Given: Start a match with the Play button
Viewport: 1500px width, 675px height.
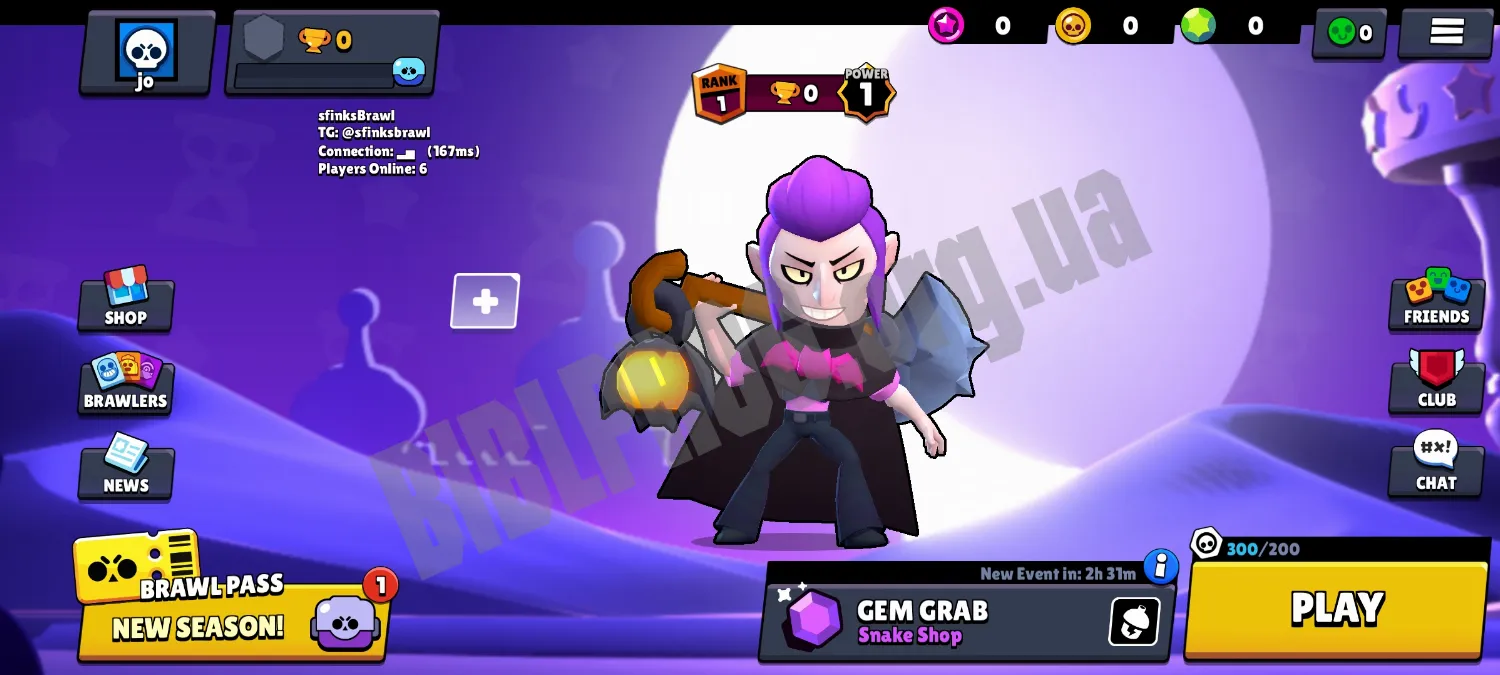Looking at the screenshot, I should pyautogui.click(x=1336, y=609).
